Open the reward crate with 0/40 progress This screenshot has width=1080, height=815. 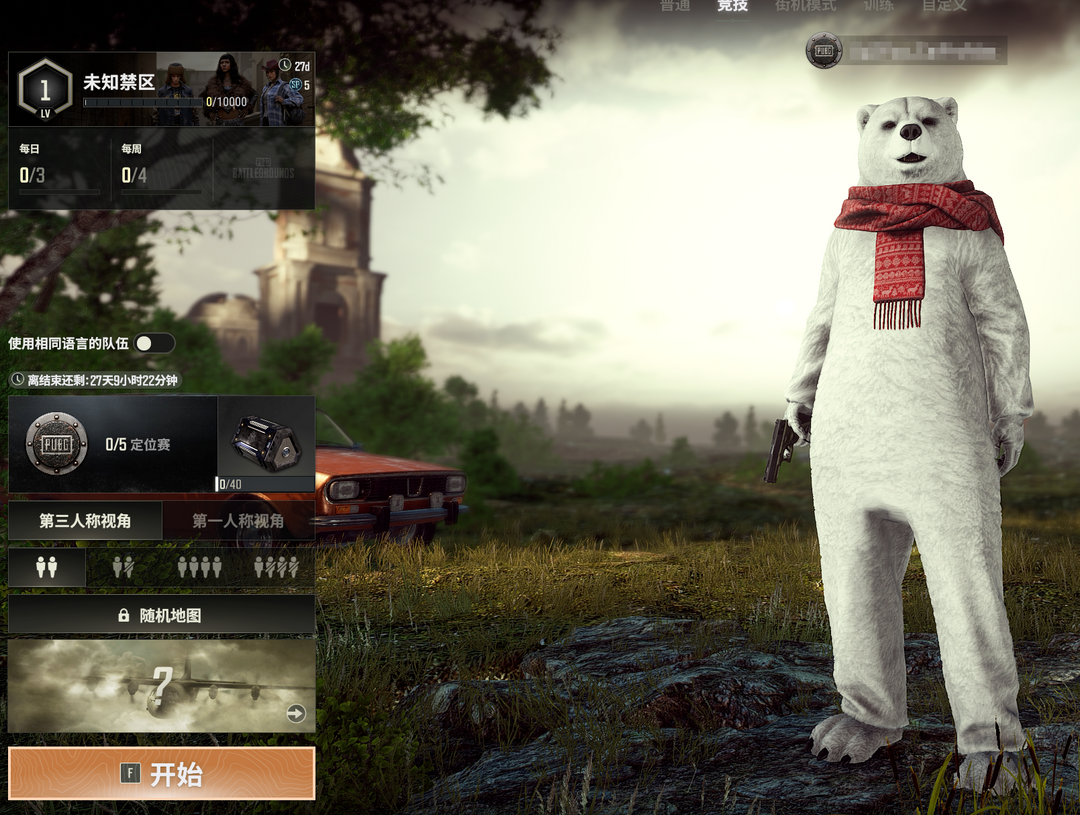pos(266,443)
